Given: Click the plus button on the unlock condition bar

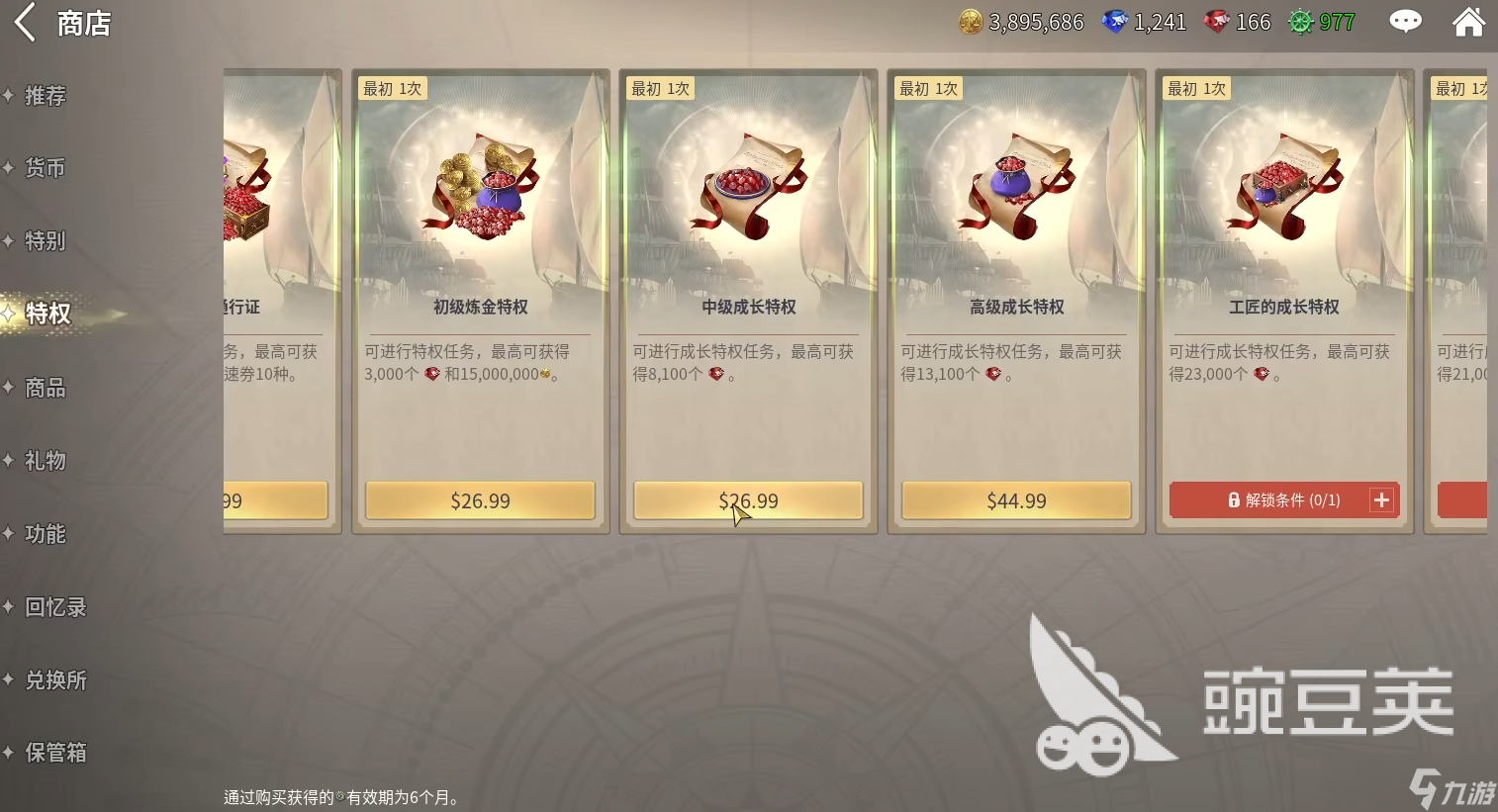Looking at the screenshot, I should (1381, 499).
